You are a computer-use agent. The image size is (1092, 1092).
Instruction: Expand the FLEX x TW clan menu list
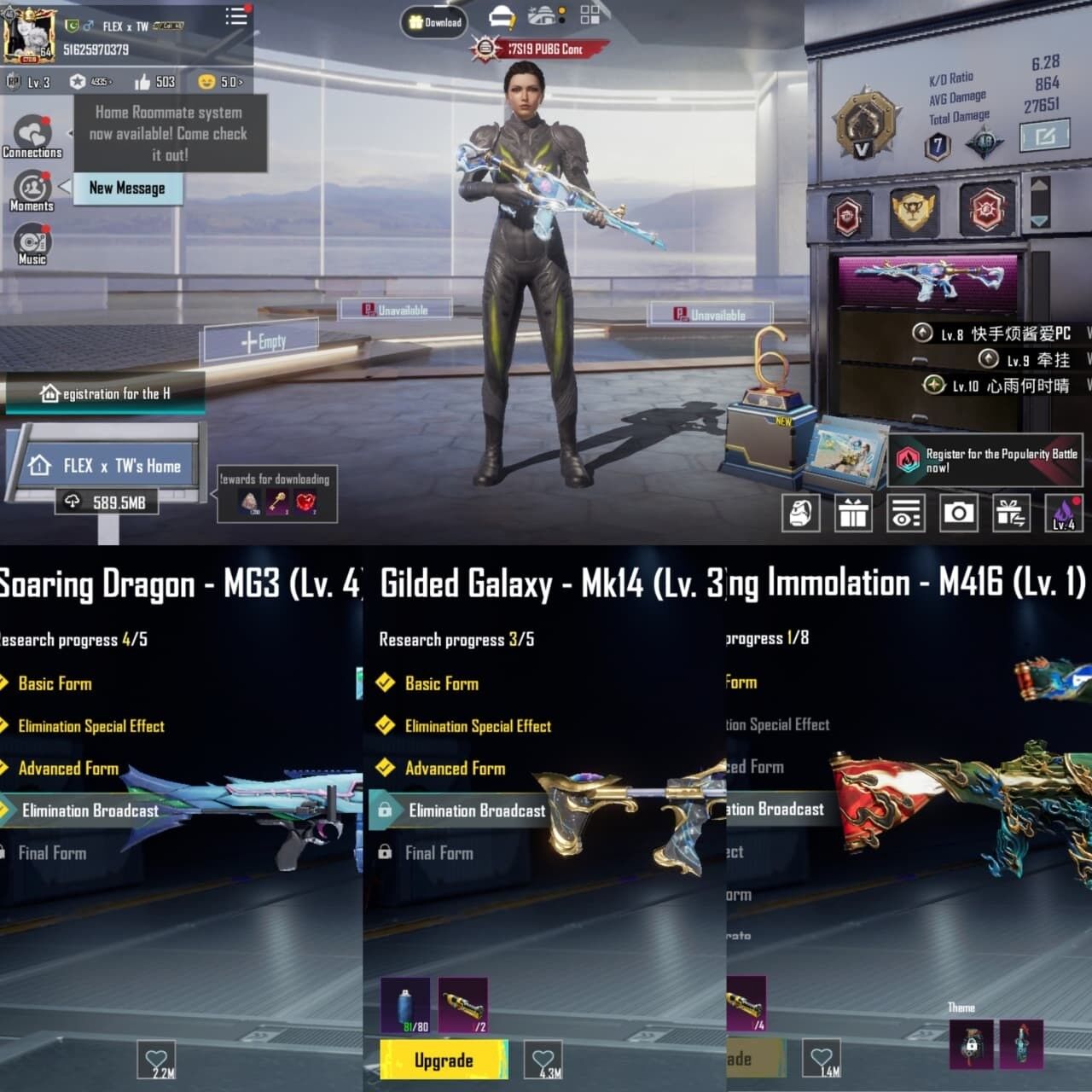point(235,17)
